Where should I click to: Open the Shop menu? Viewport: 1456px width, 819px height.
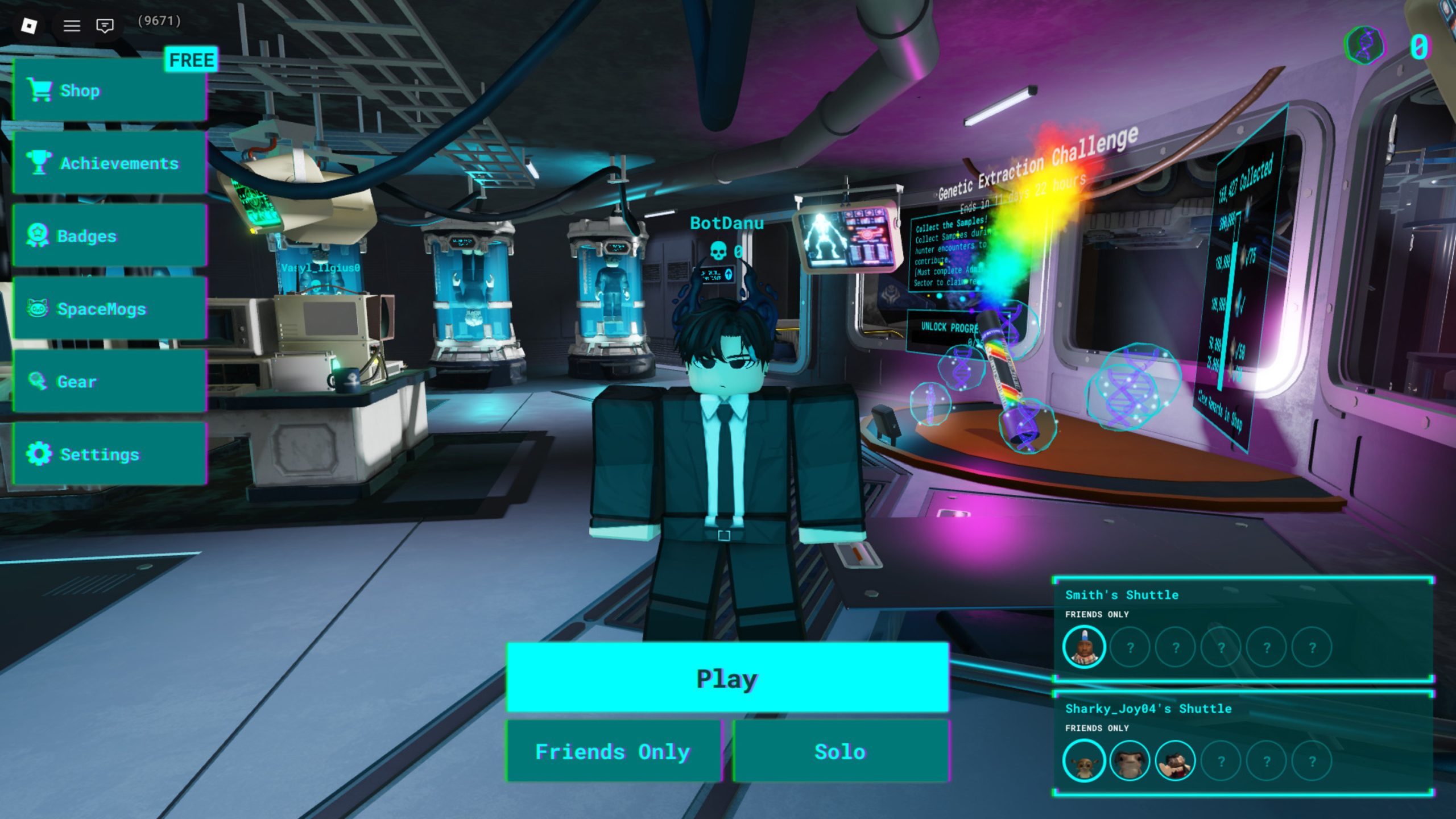pyautogui.click(x=109, y=90)
